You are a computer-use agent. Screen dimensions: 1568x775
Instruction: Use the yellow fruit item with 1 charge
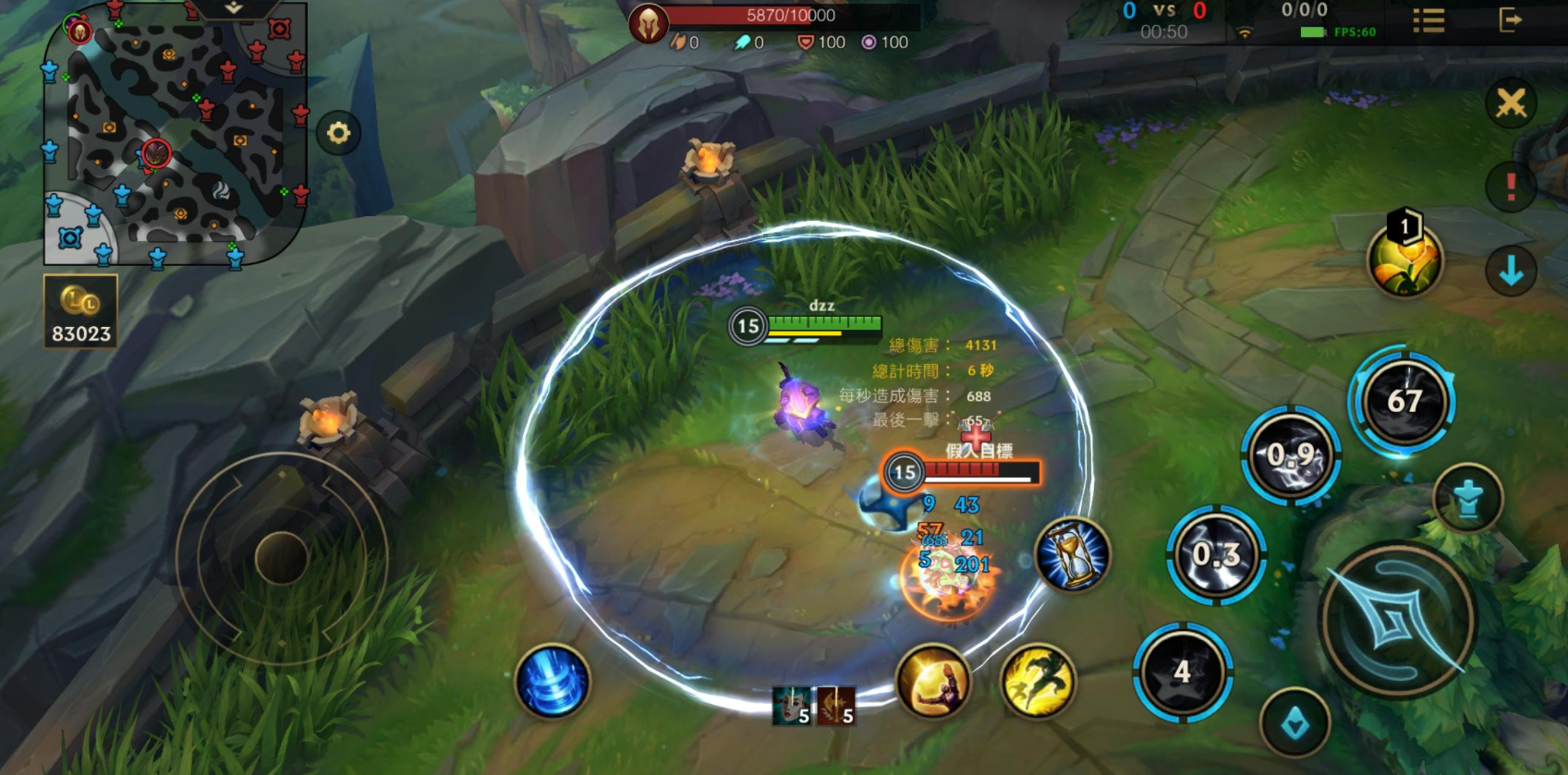[1404, 260]
